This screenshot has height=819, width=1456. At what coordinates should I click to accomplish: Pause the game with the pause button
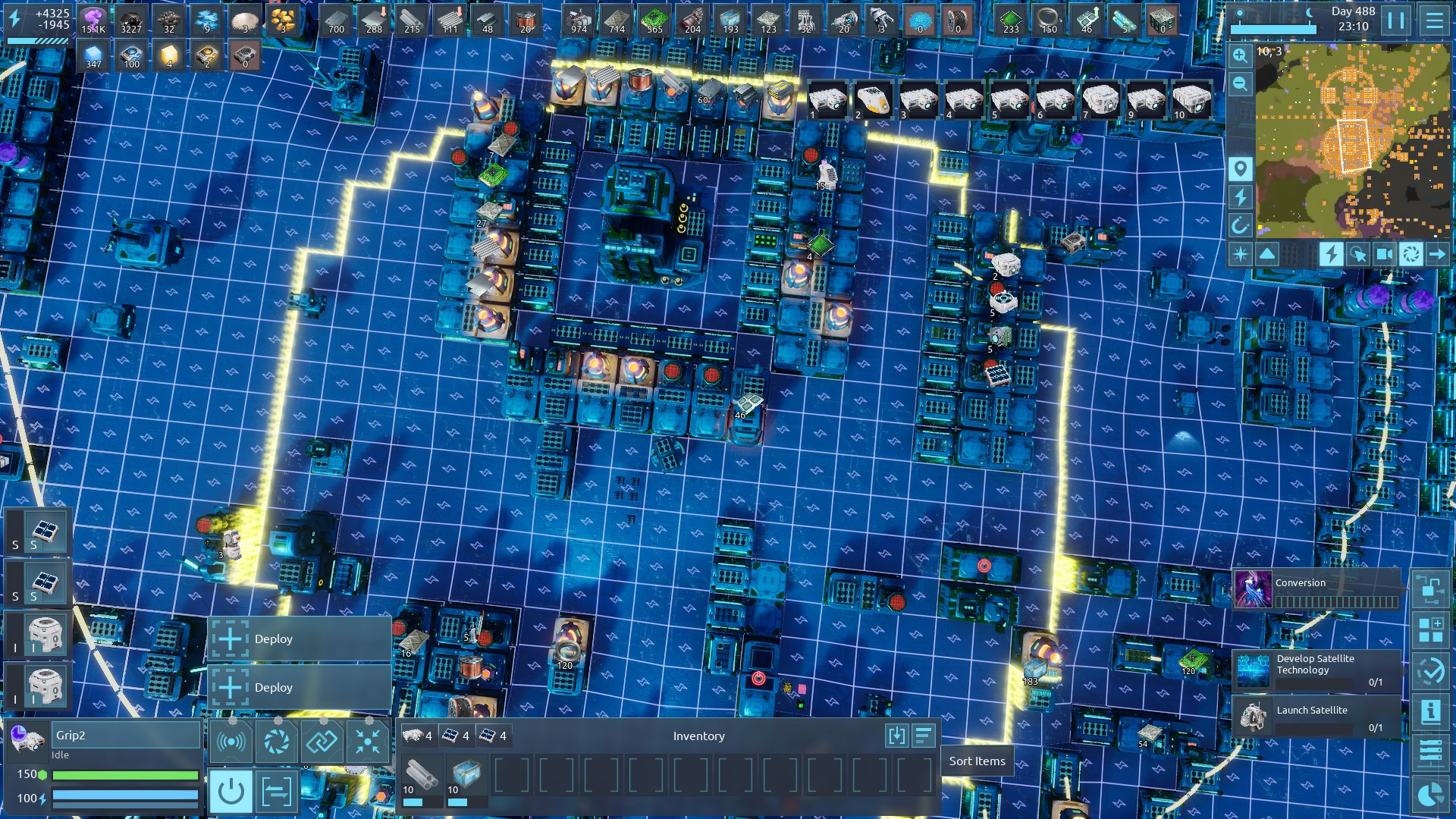coord(1395,20)
